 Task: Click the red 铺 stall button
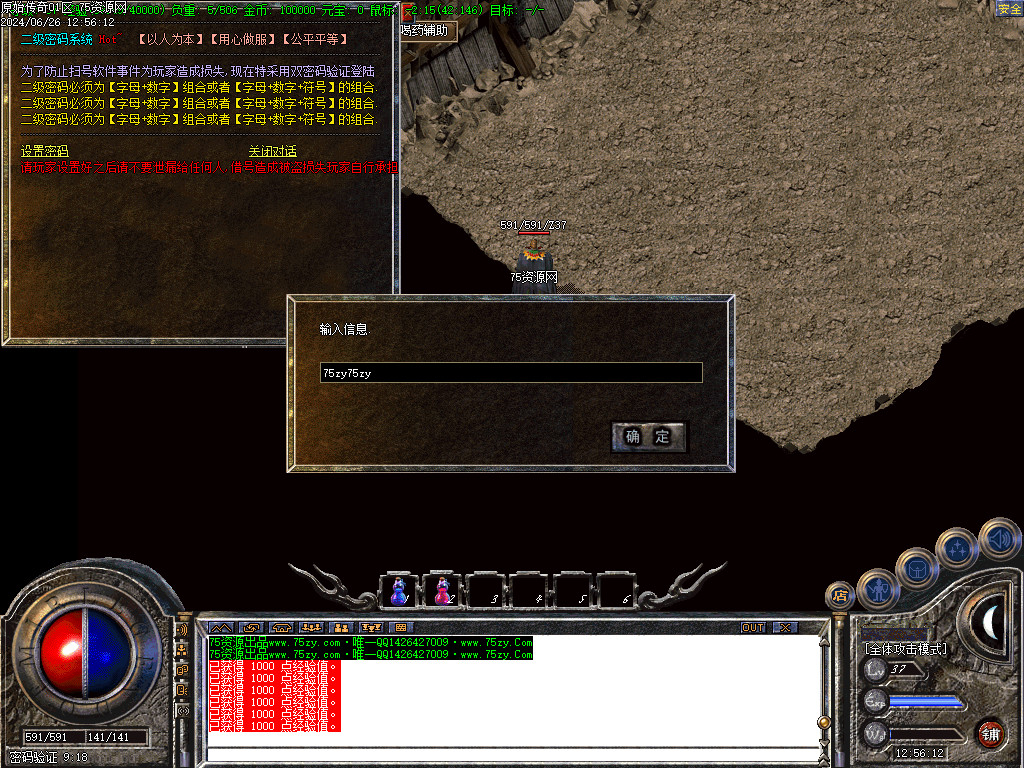tap(990, 733)
